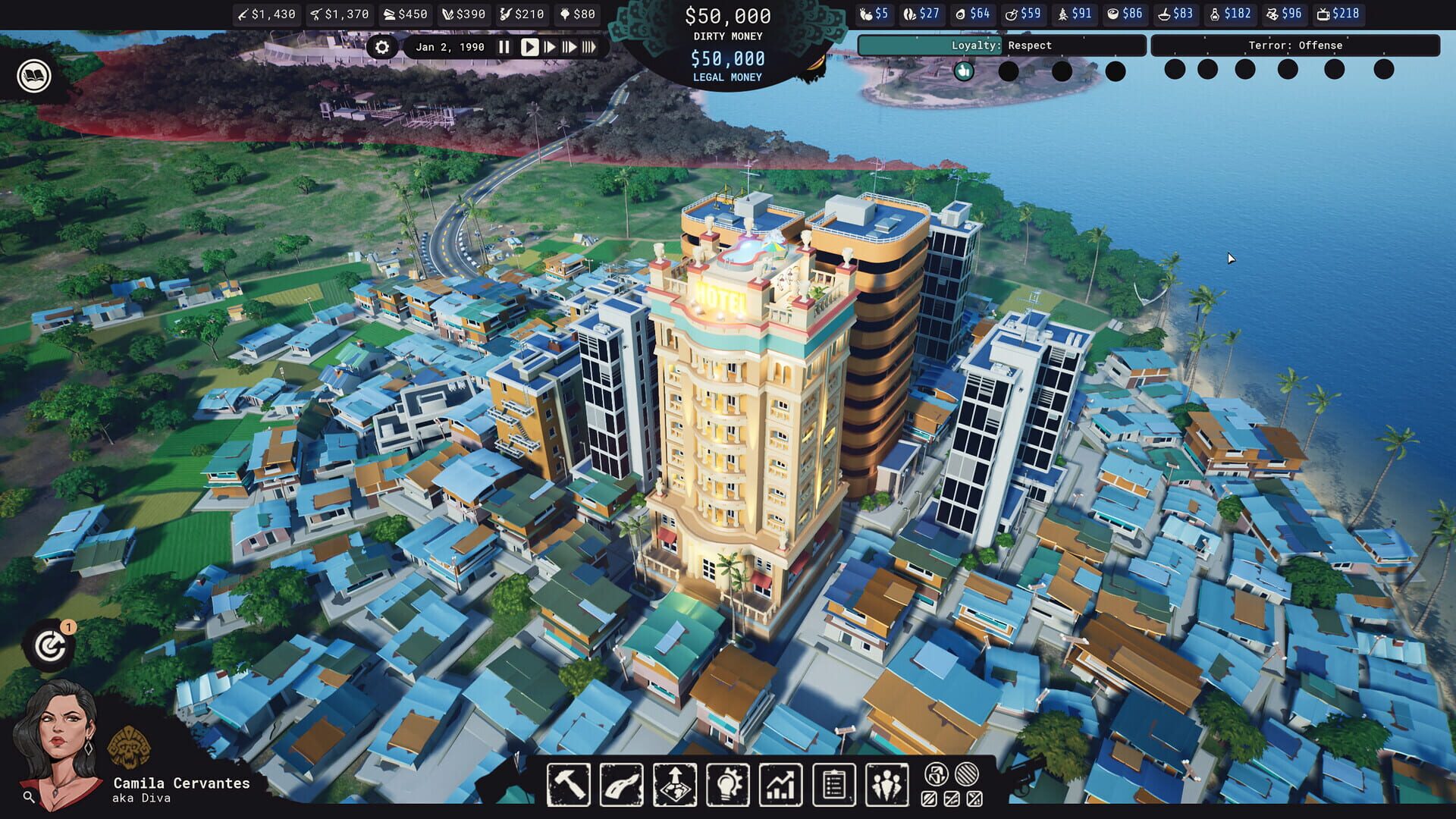Toggle the first hatched square overlay filter
The height and width of the screenshot is (819, 1456).
coord(928,799)
